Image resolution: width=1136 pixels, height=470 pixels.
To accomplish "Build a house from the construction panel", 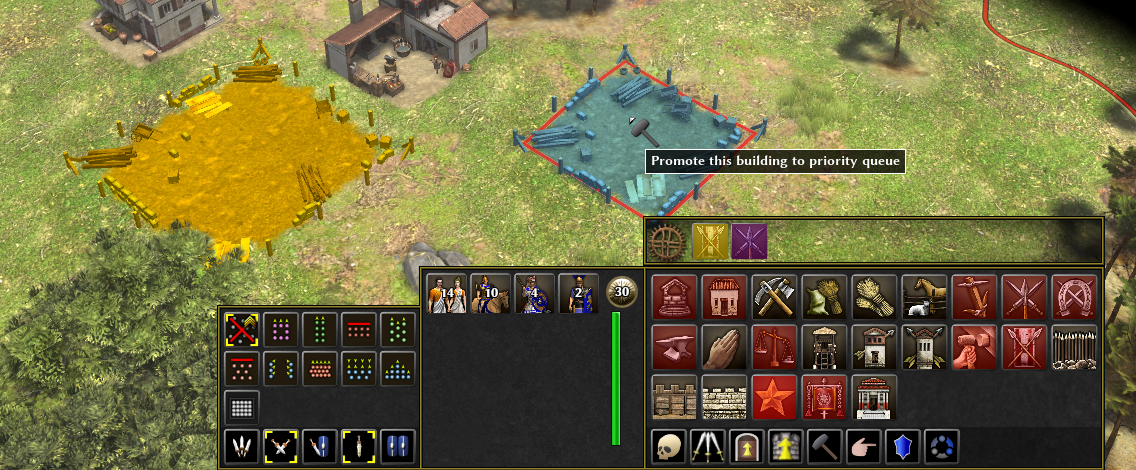I will [x=723, y=296].
